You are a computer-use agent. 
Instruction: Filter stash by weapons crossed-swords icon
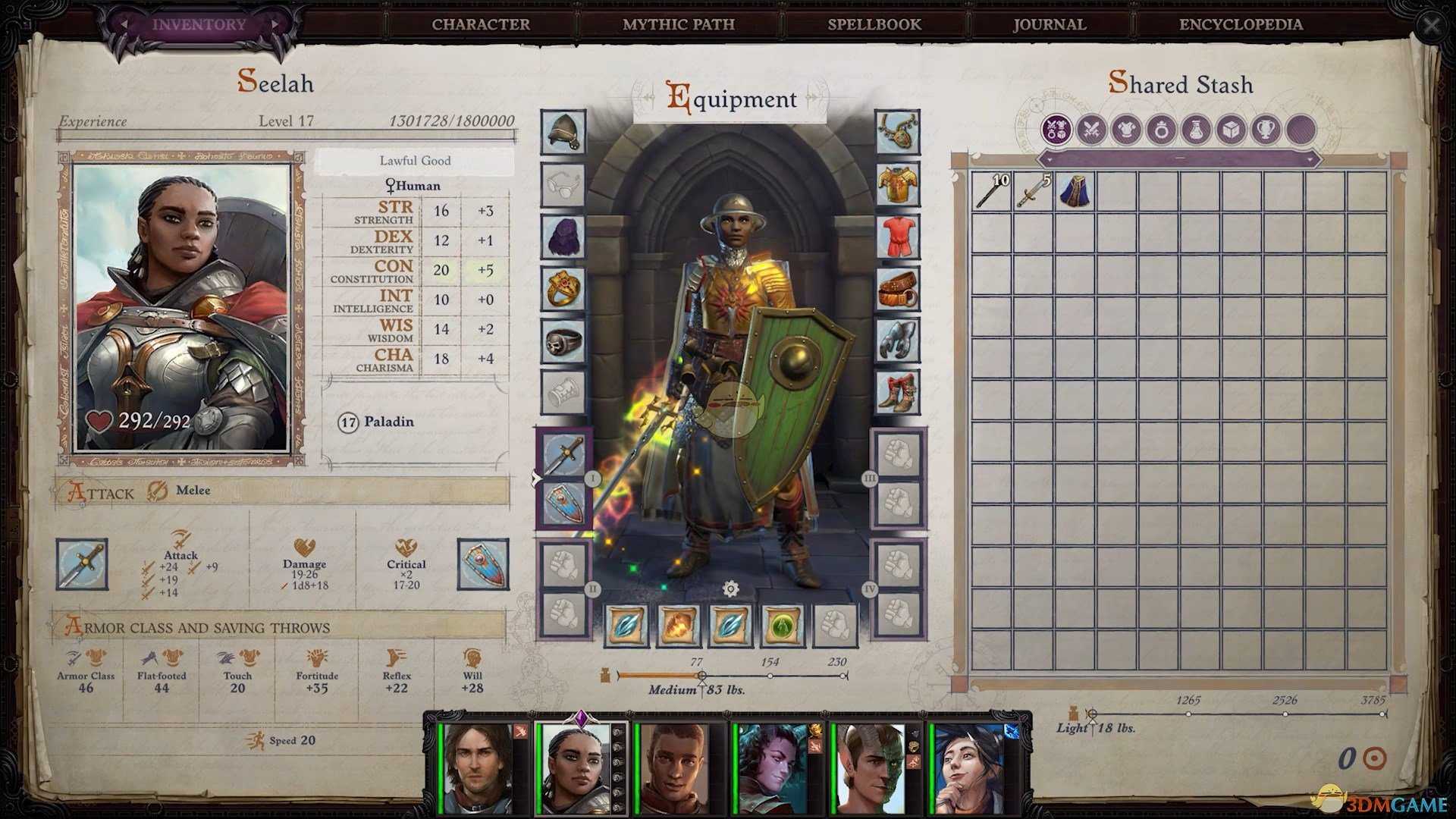coord(1091,130)
